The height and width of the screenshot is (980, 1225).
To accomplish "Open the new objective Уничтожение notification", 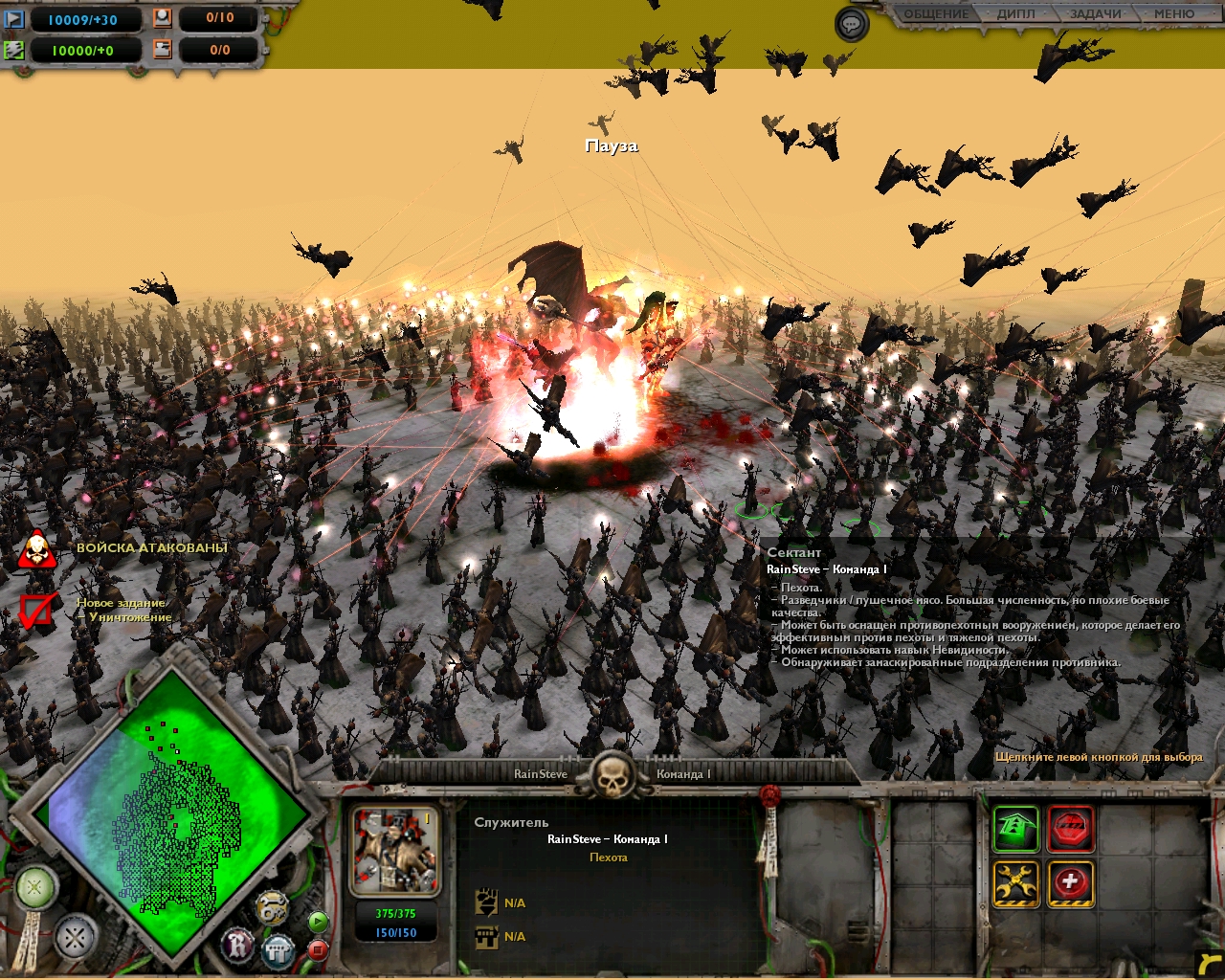I will [36, 611].
